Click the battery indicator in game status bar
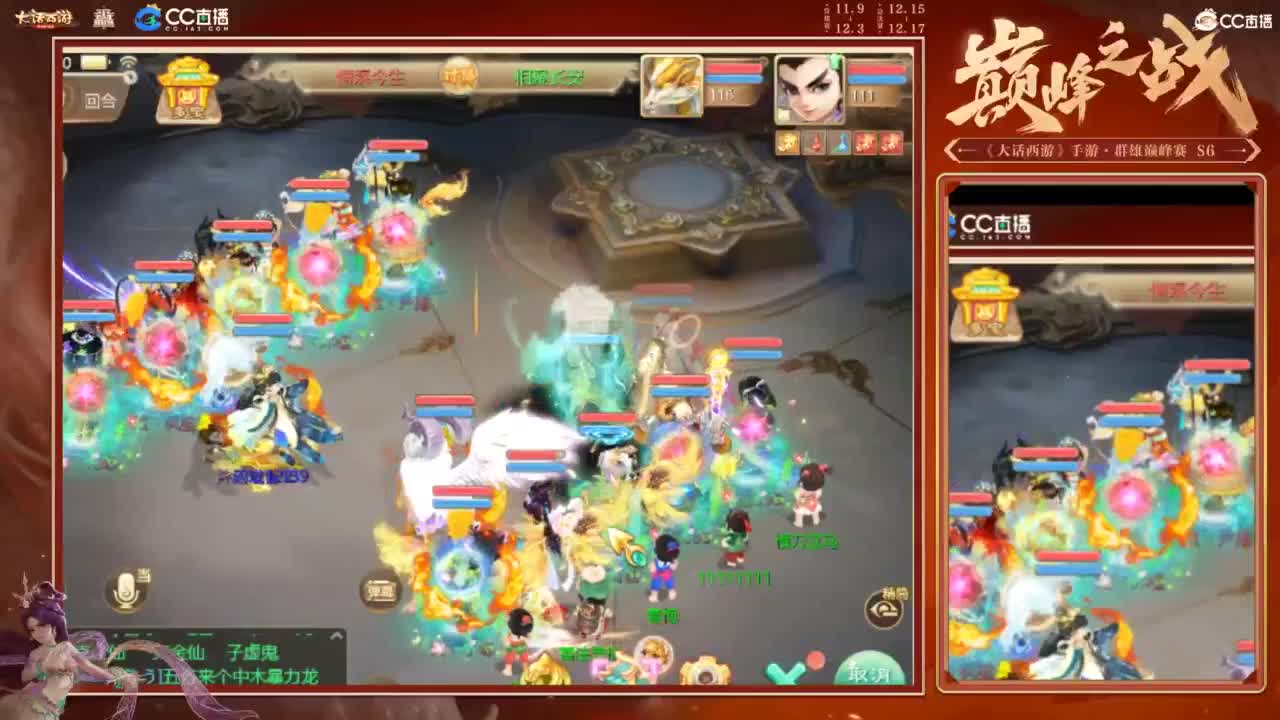Image resolution: width=1280 pixels, height=720 pixels. pos(94,62)
